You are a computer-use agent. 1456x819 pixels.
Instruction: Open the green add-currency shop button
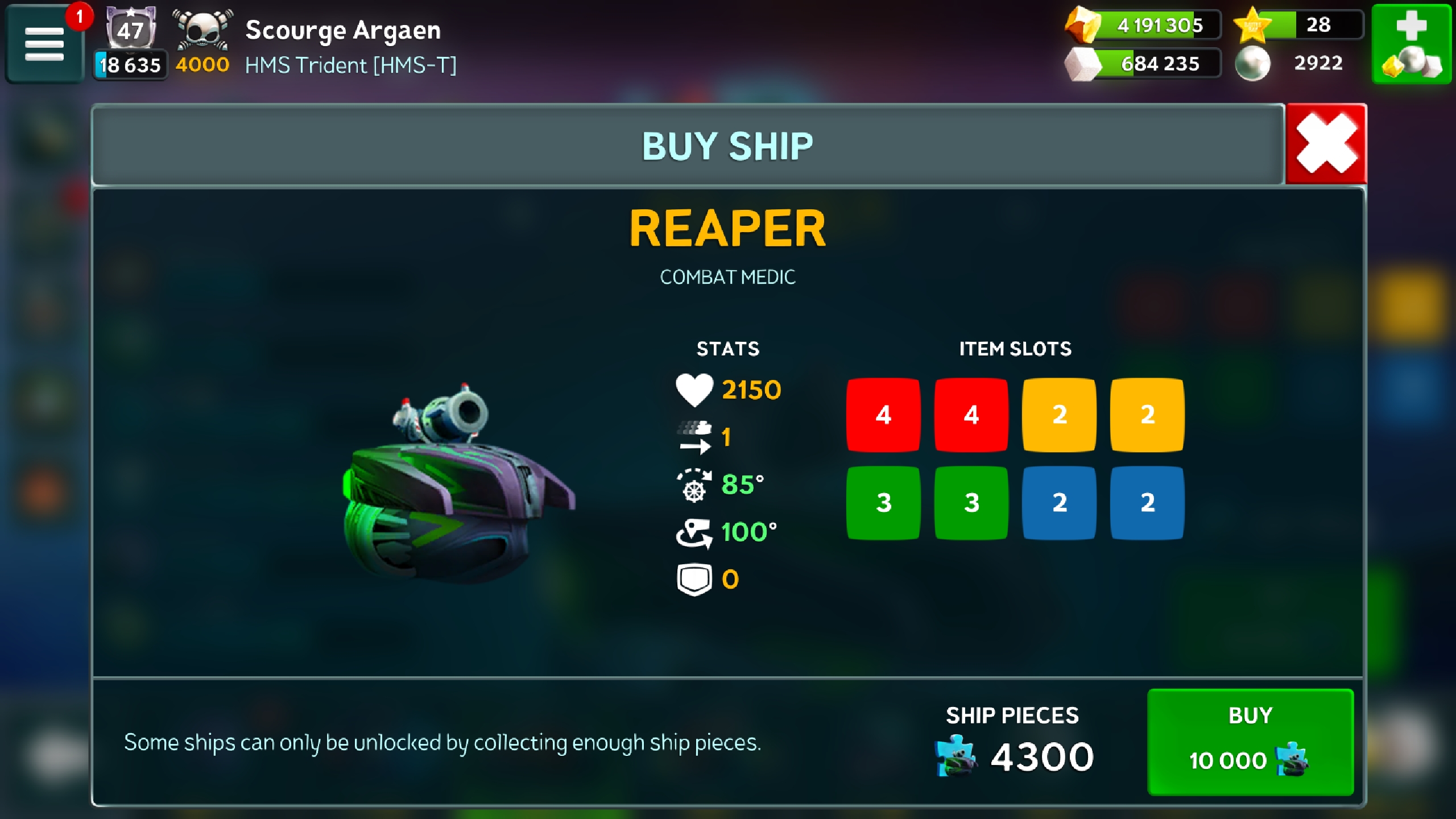pyautogui.click(x=1412, y=44)
